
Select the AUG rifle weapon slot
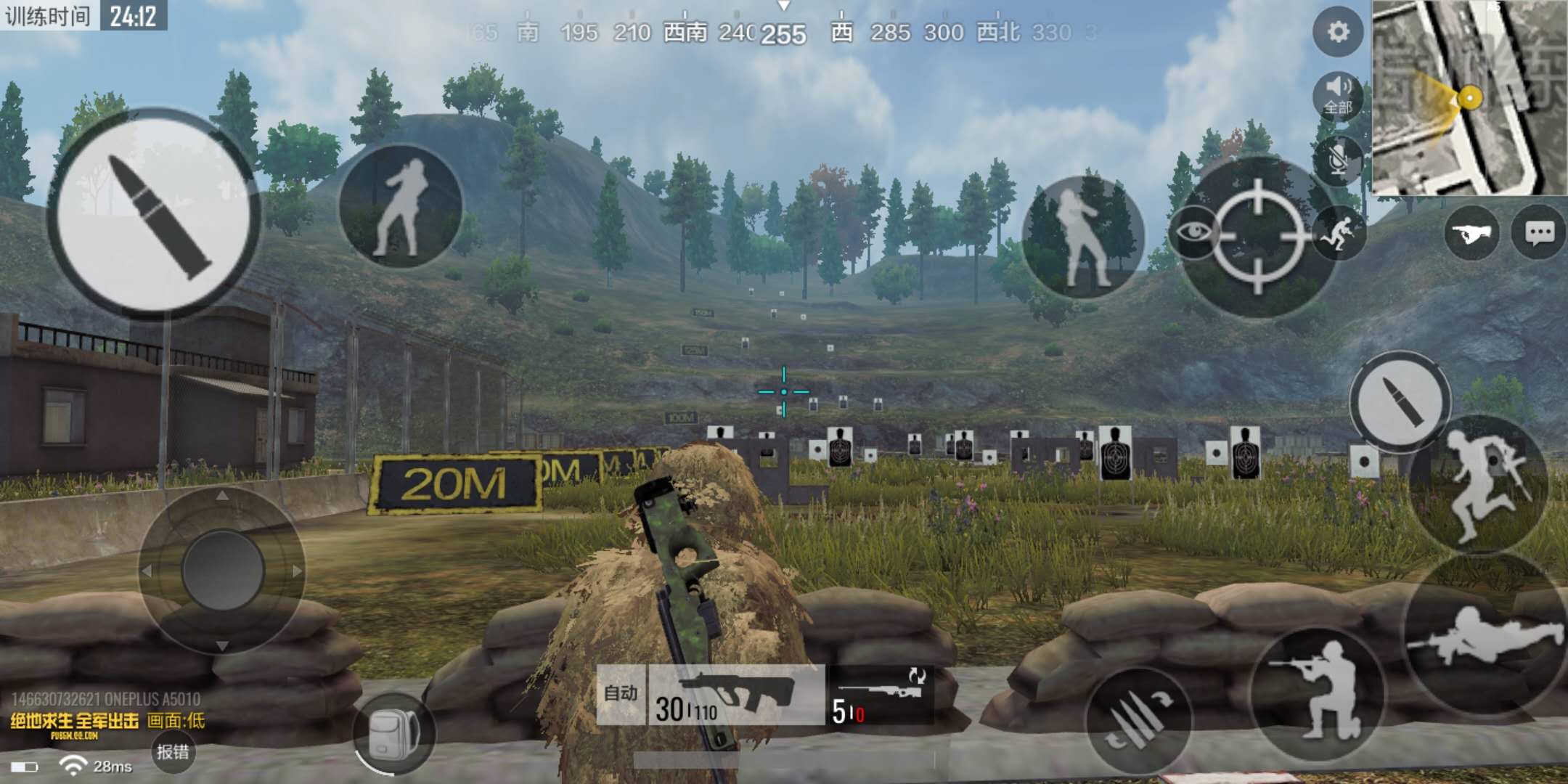(x=735, y=695)
